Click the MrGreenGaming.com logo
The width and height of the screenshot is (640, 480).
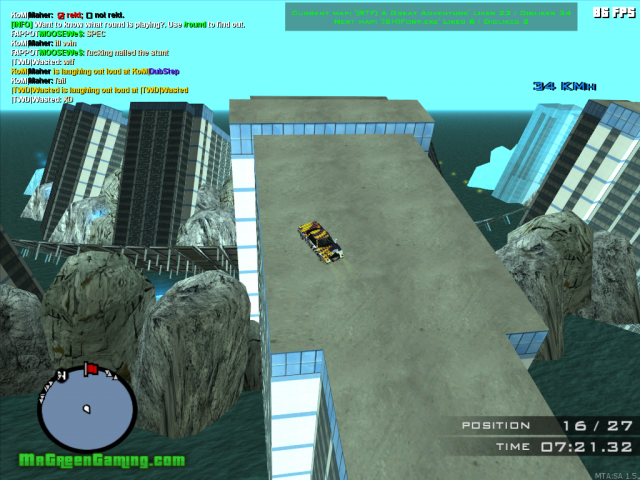(x=101, y=461)
